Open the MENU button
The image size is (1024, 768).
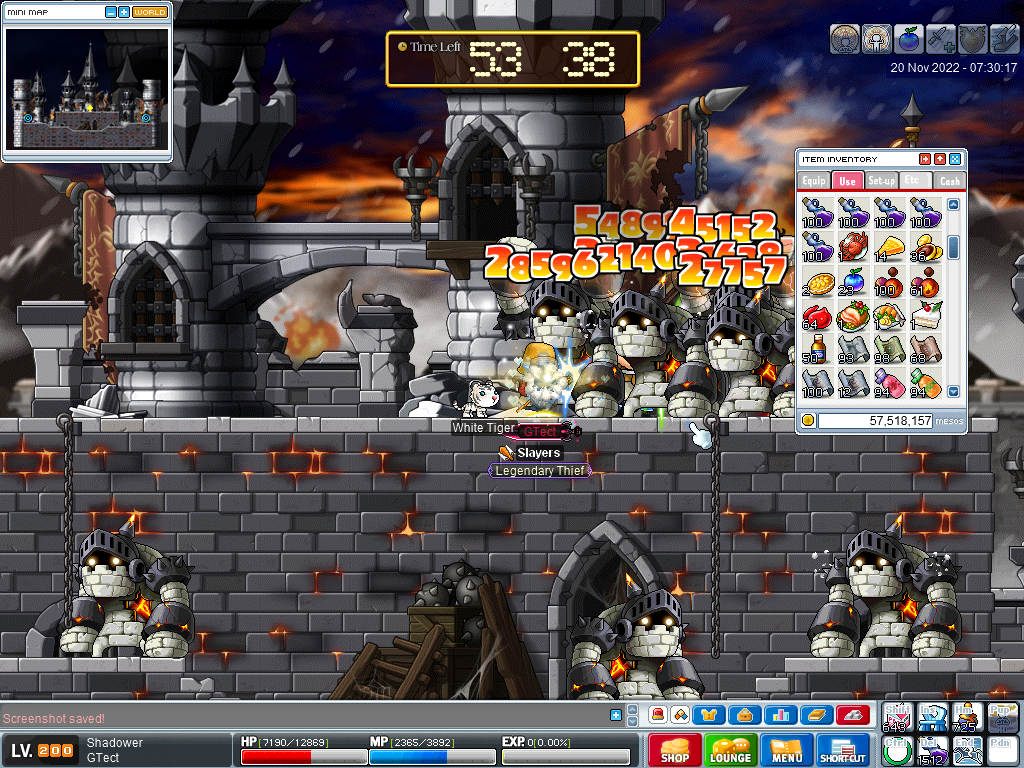pos(787,750)
